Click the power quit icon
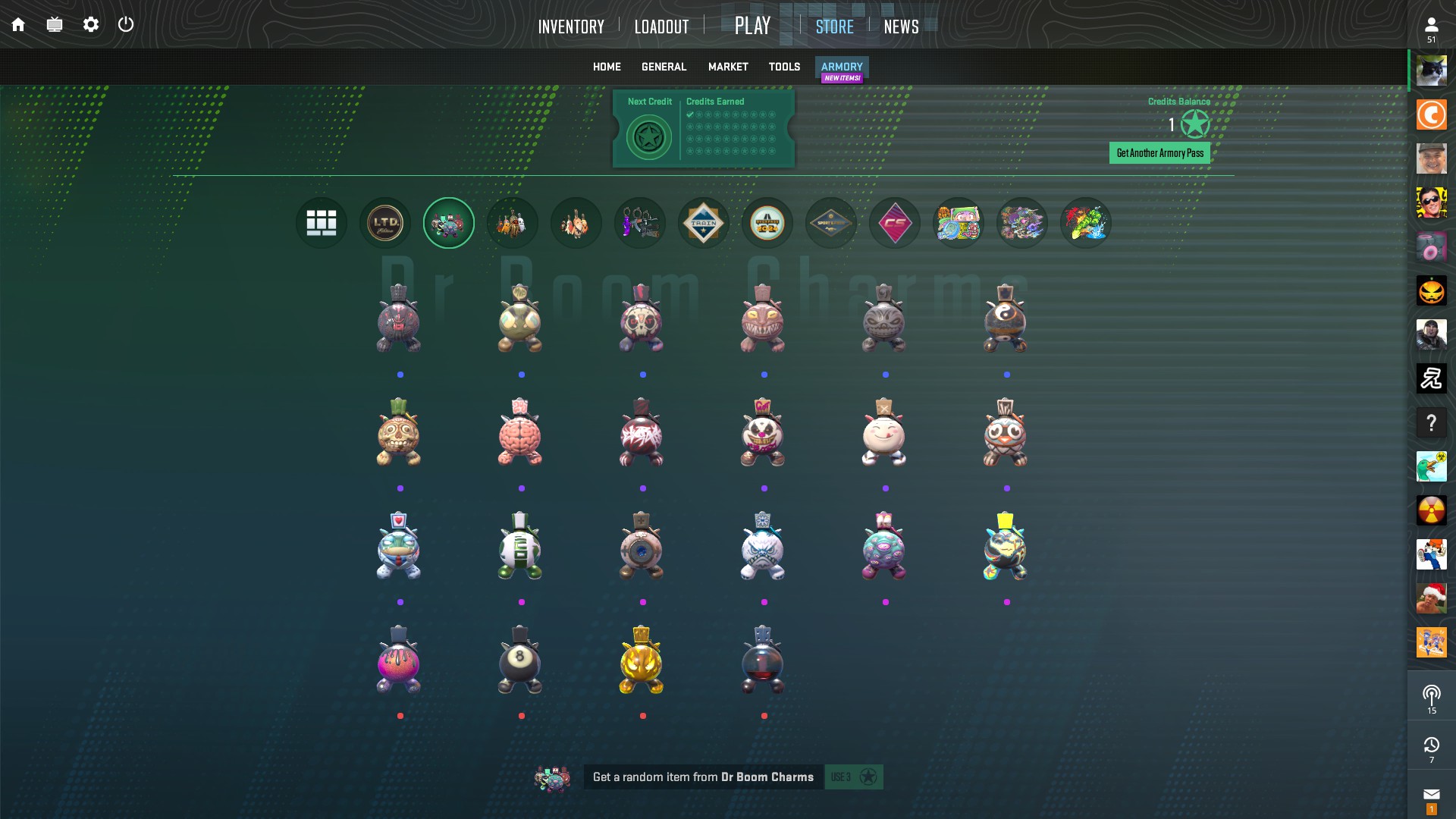This screenshot has height=819, width=1456. 126,24
